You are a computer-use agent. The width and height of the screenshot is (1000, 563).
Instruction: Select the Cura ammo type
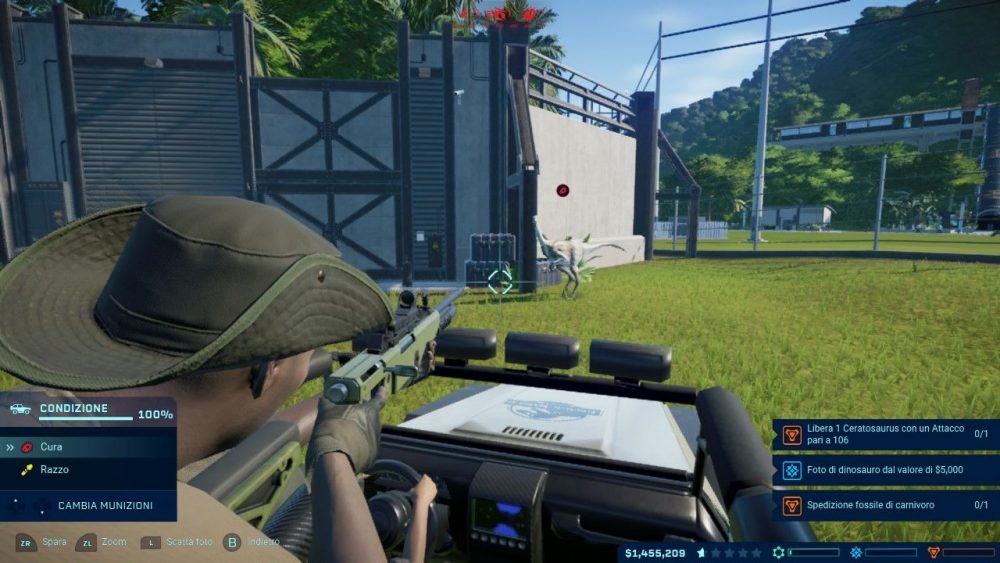click(x=50, y=447)
